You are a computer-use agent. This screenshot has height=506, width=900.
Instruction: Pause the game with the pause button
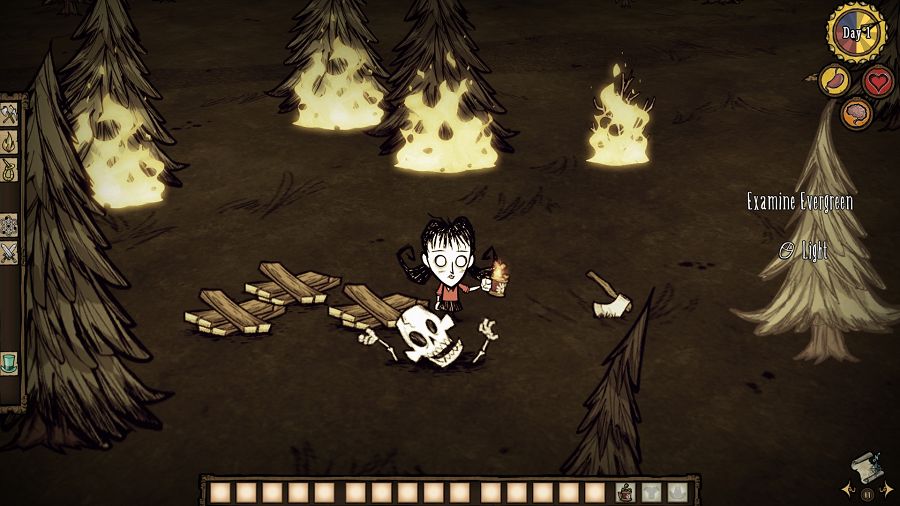(x=866, y=493)
